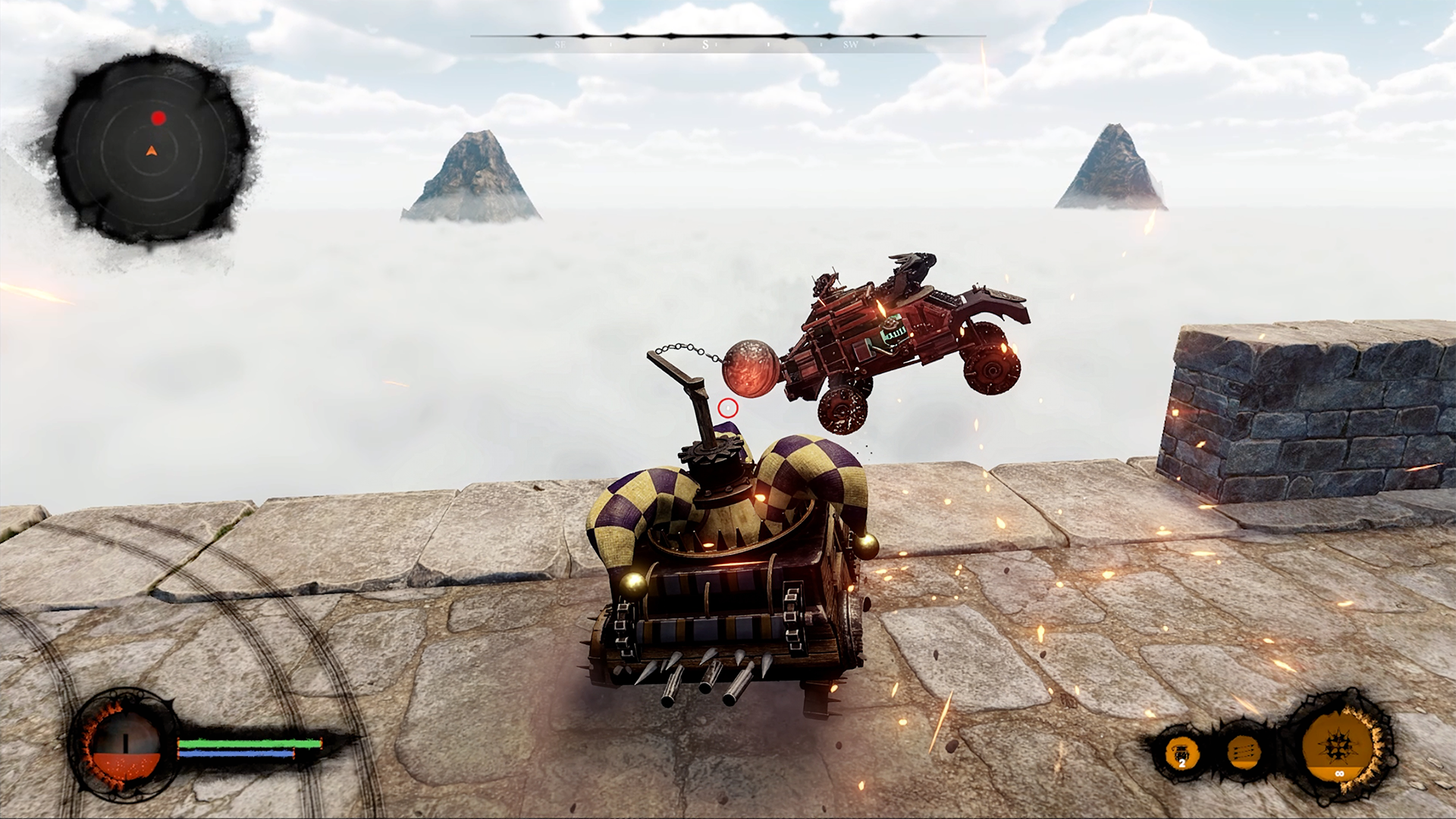This screenshot has height=819, width=1456.
Task: Select the orange player arrow on minimap
Action: [152, 151]
